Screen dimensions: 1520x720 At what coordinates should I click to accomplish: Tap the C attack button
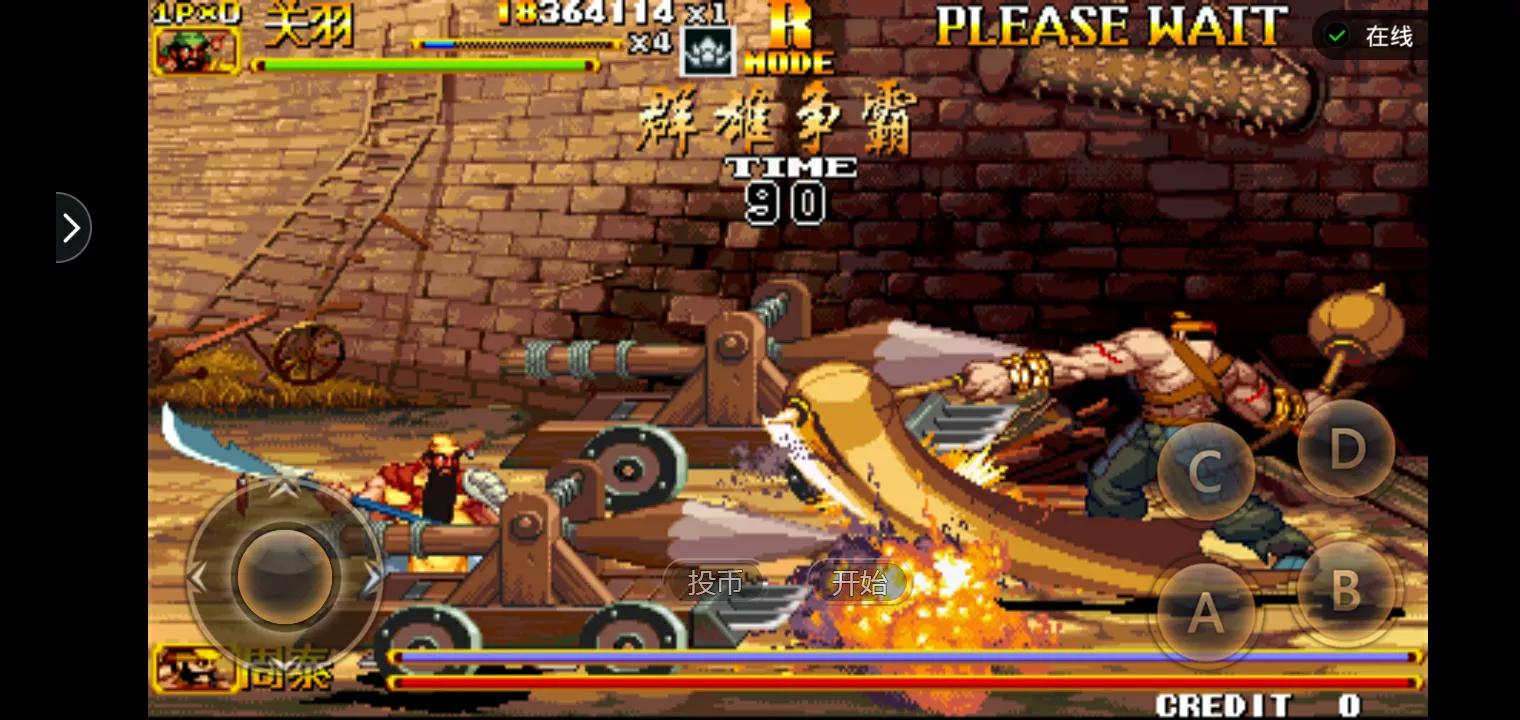point(1206,471)
